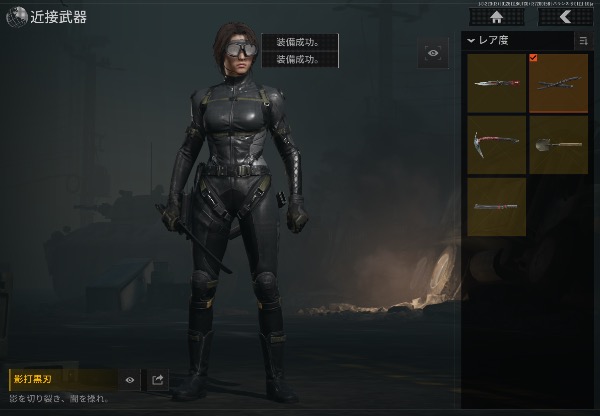Select the long baton weapon
This screenshot has width=600, height=416.
pyautogui.click(x=497, y=207)
